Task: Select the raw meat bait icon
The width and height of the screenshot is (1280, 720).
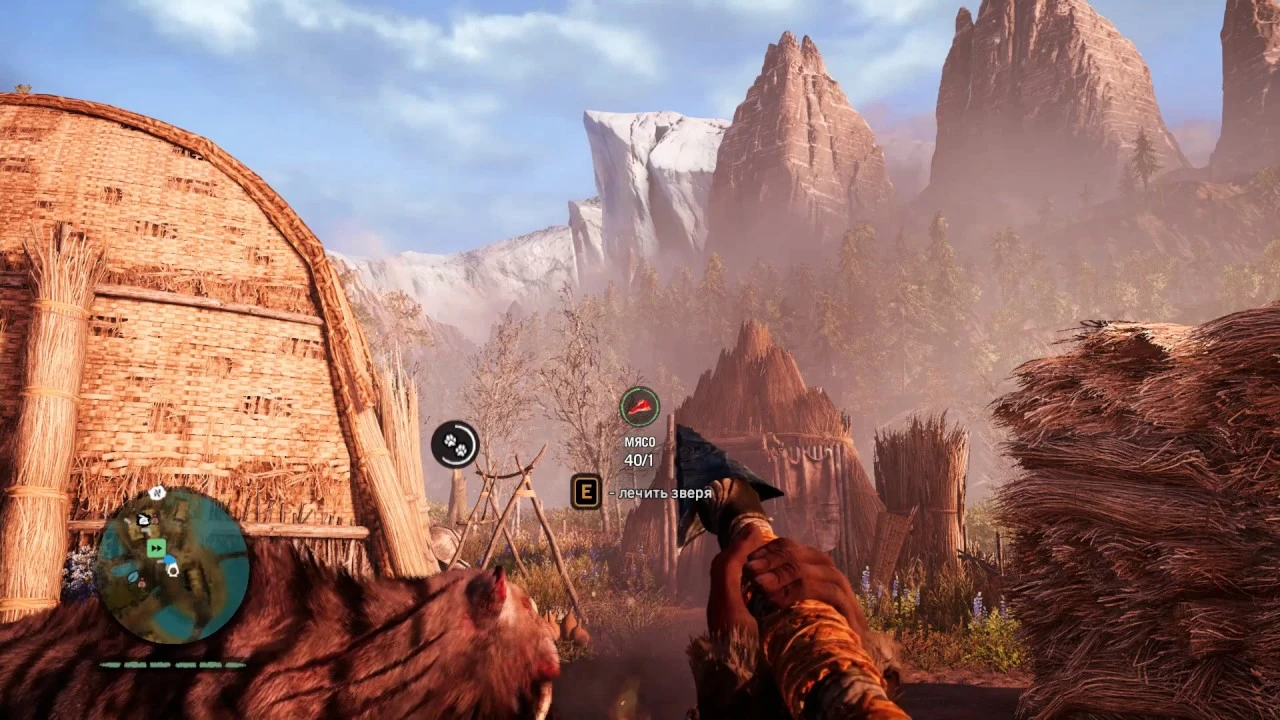Action: pyautogui.click(x=640, y=407)
